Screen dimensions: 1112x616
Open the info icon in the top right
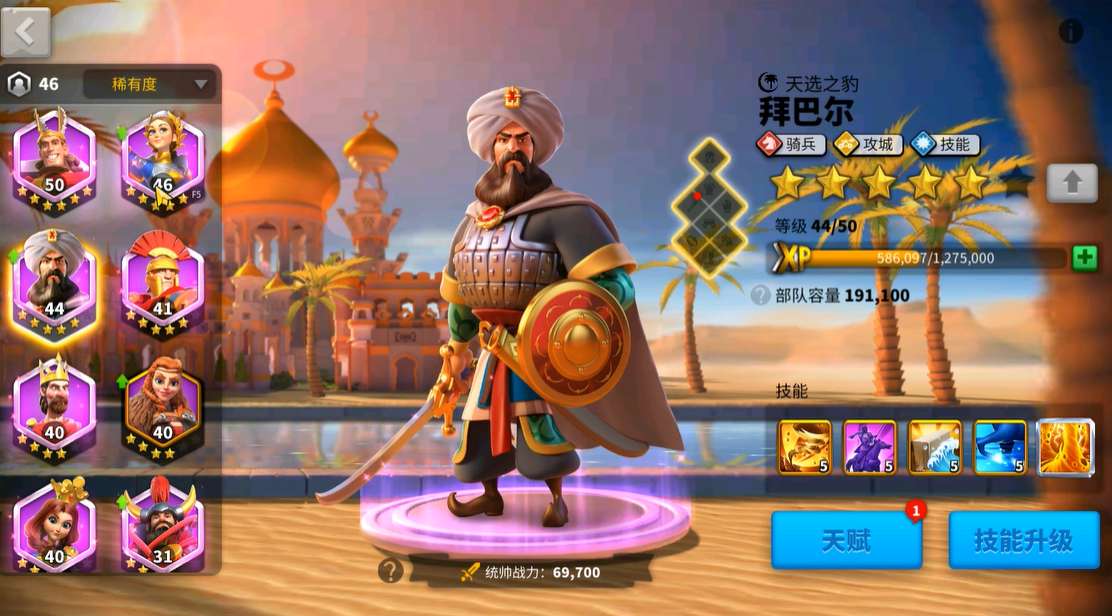pos(1071,31)
